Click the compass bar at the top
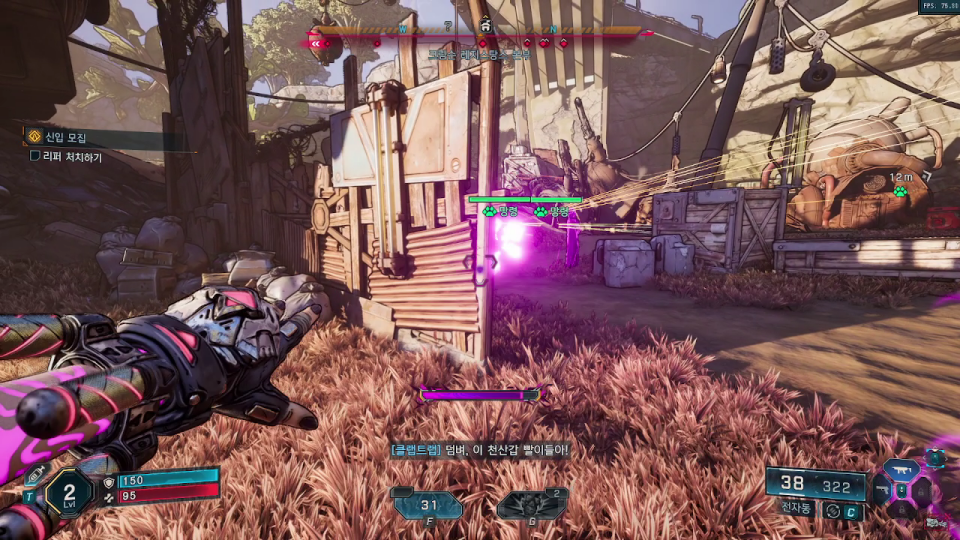Image resolution: width=960 pixels, height=540 pixels. point(480,32)
